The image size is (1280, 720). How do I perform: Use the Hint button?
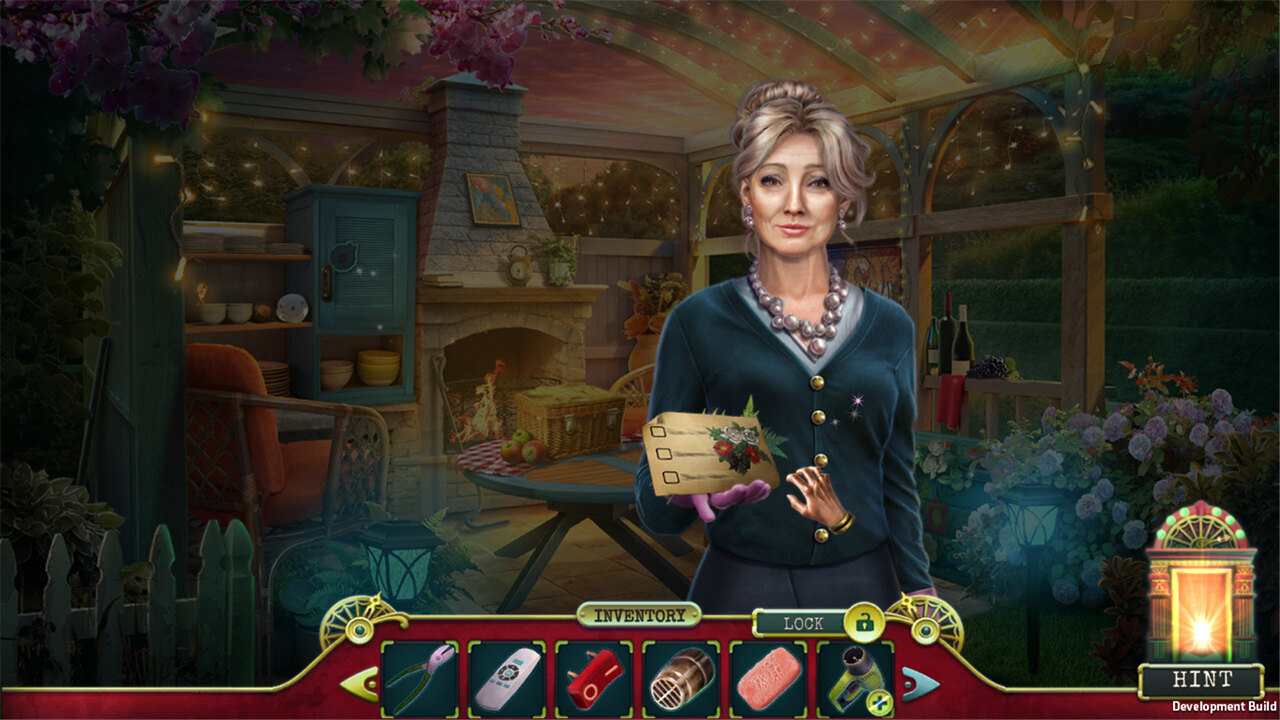(1201, 680)
